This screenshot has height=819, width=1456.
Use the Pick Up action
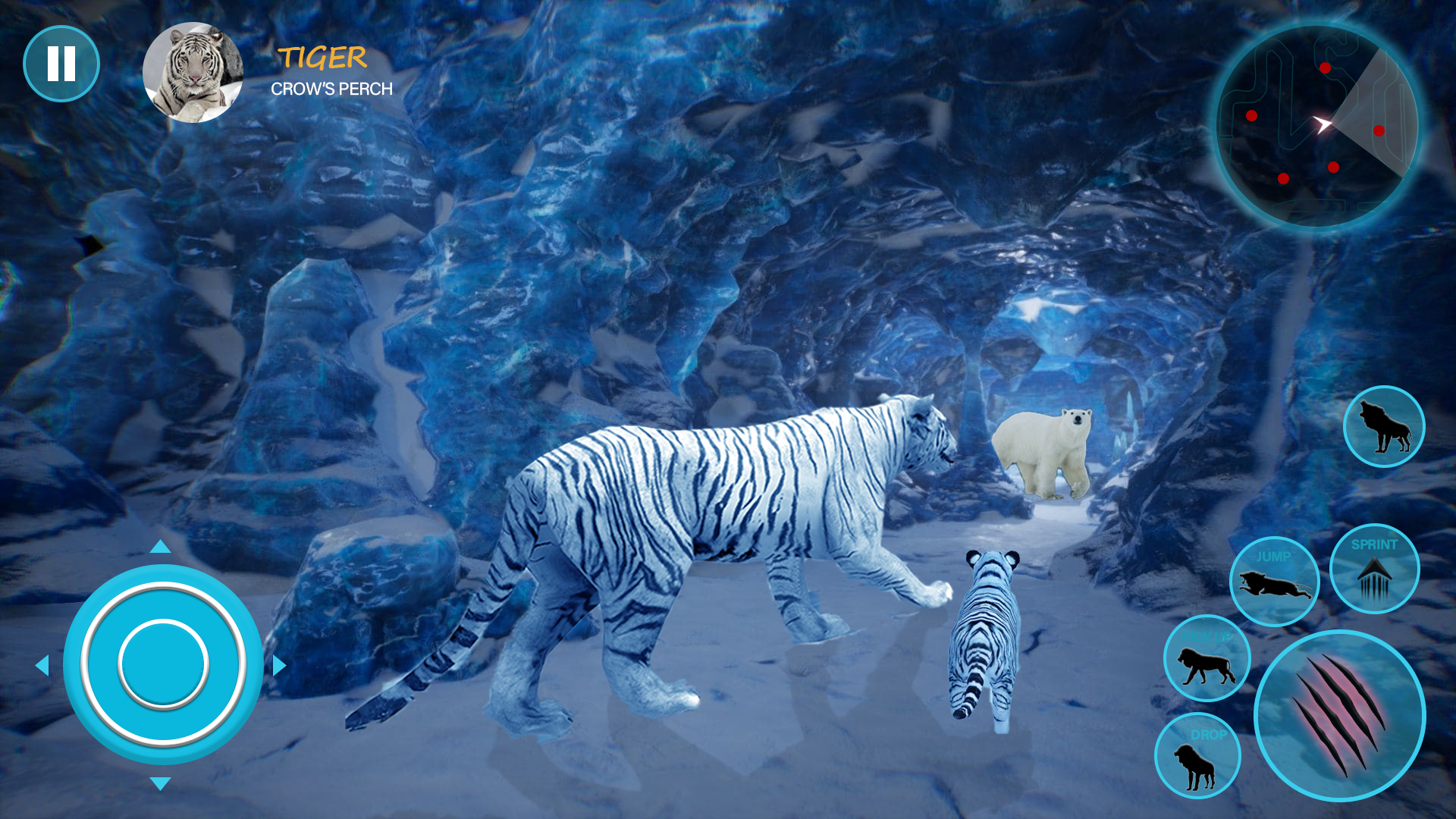click(1207, 659)
